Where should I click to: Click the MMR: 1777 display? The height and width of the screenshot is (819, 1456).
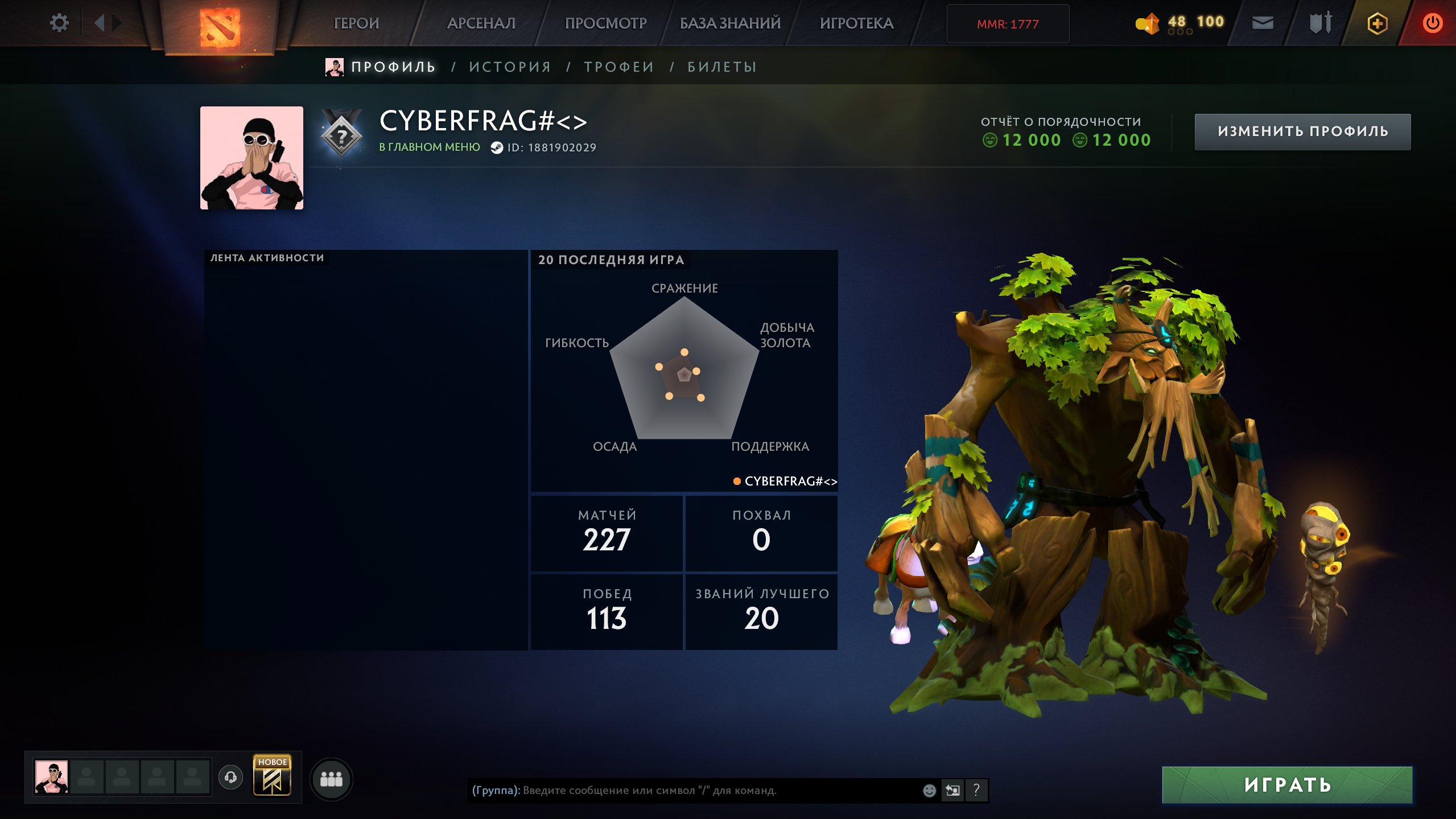pyautogui.click(x=1008, y=23)
